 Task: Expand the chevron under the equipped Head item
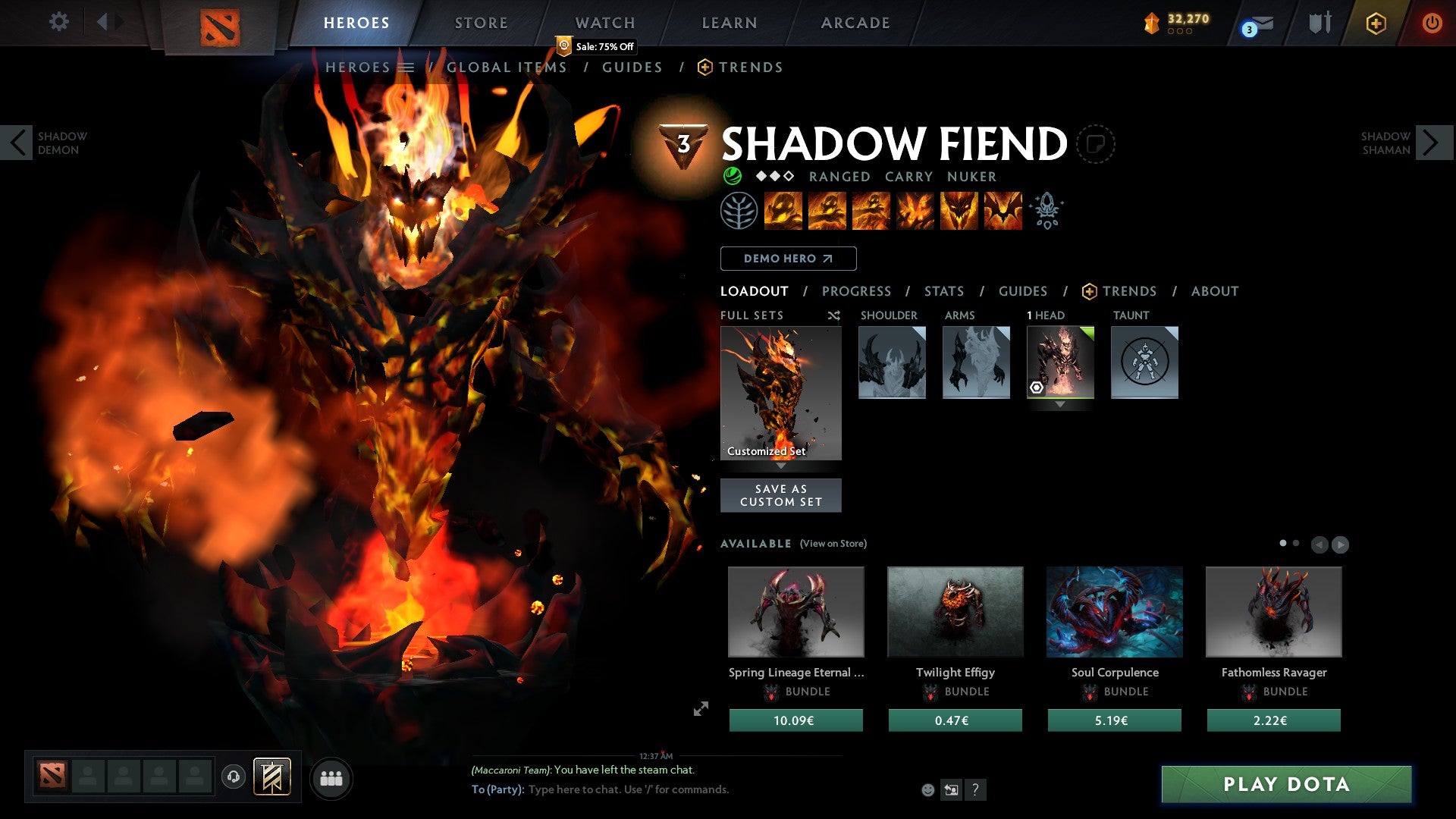click(x=1060, y=404)
